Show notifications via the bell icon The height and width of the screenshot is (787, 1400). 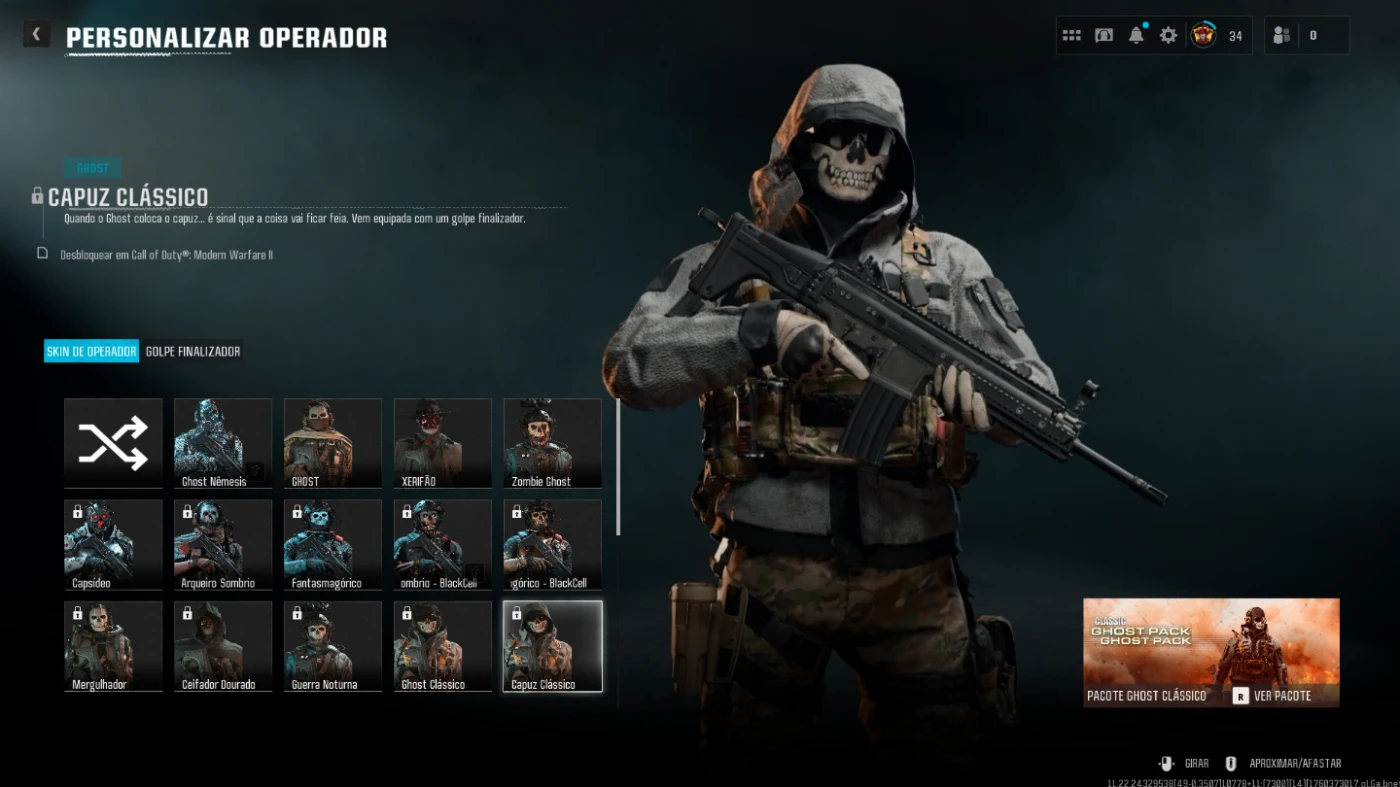pyautogui.click(x=1136, y=35)
